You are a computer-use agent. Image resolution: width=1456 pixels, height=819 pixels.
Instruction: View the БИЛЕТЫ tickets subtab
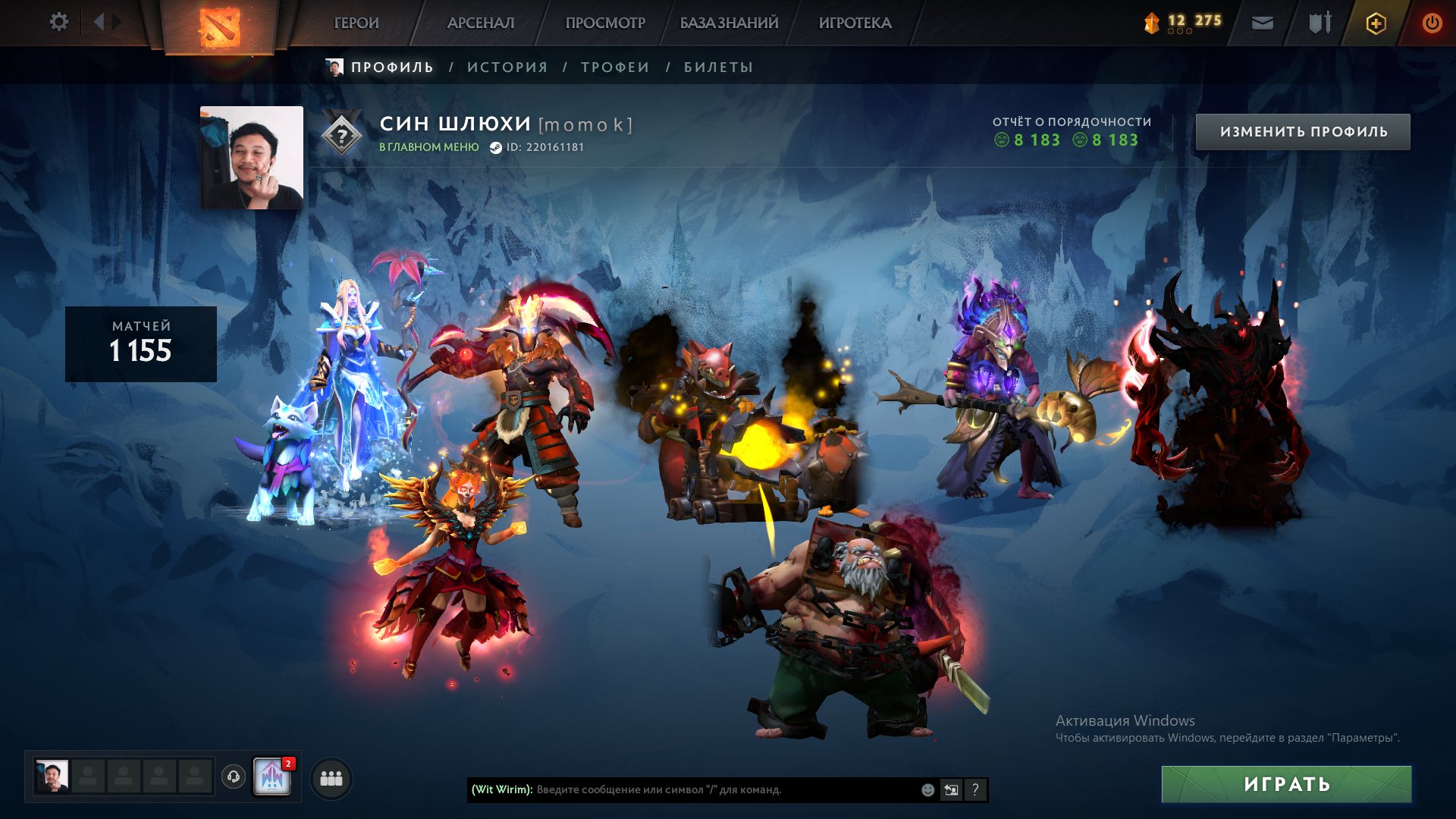click(x=718, y=67)
